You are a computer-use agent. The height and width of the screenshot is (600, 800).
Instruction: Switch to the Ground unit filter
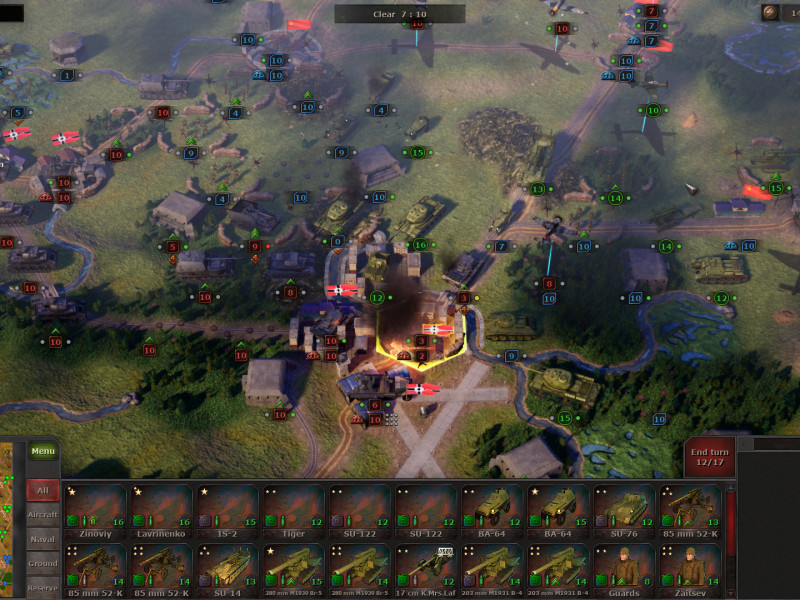pyautogui.click(x=43, y=563)
